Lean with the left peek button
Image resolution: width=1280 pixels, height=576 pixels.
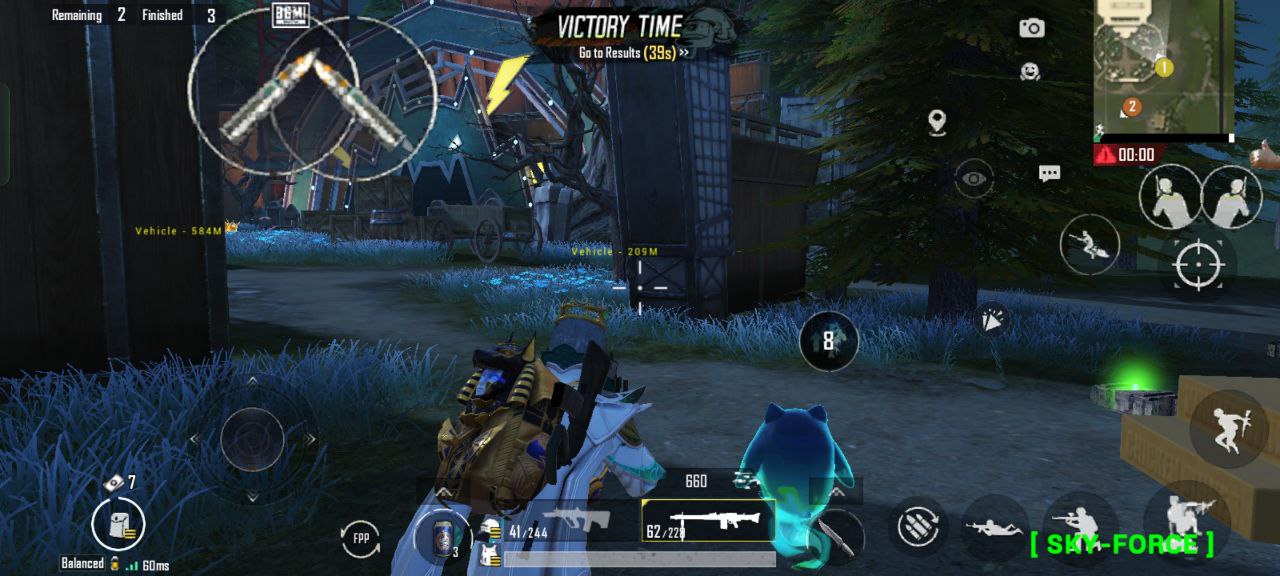click(x=1169, y=197)
